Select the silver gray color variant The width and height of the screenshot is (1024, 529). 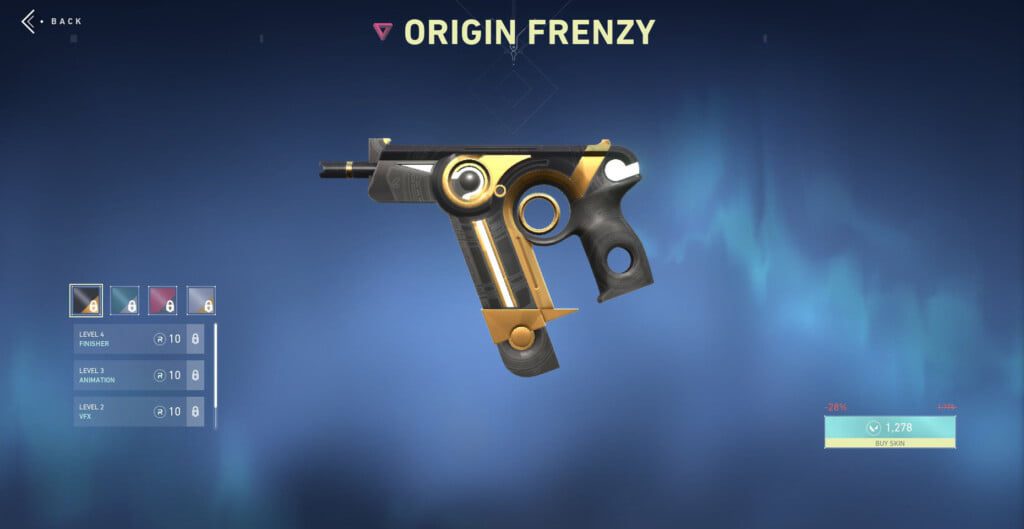click(x=201, y=300)
